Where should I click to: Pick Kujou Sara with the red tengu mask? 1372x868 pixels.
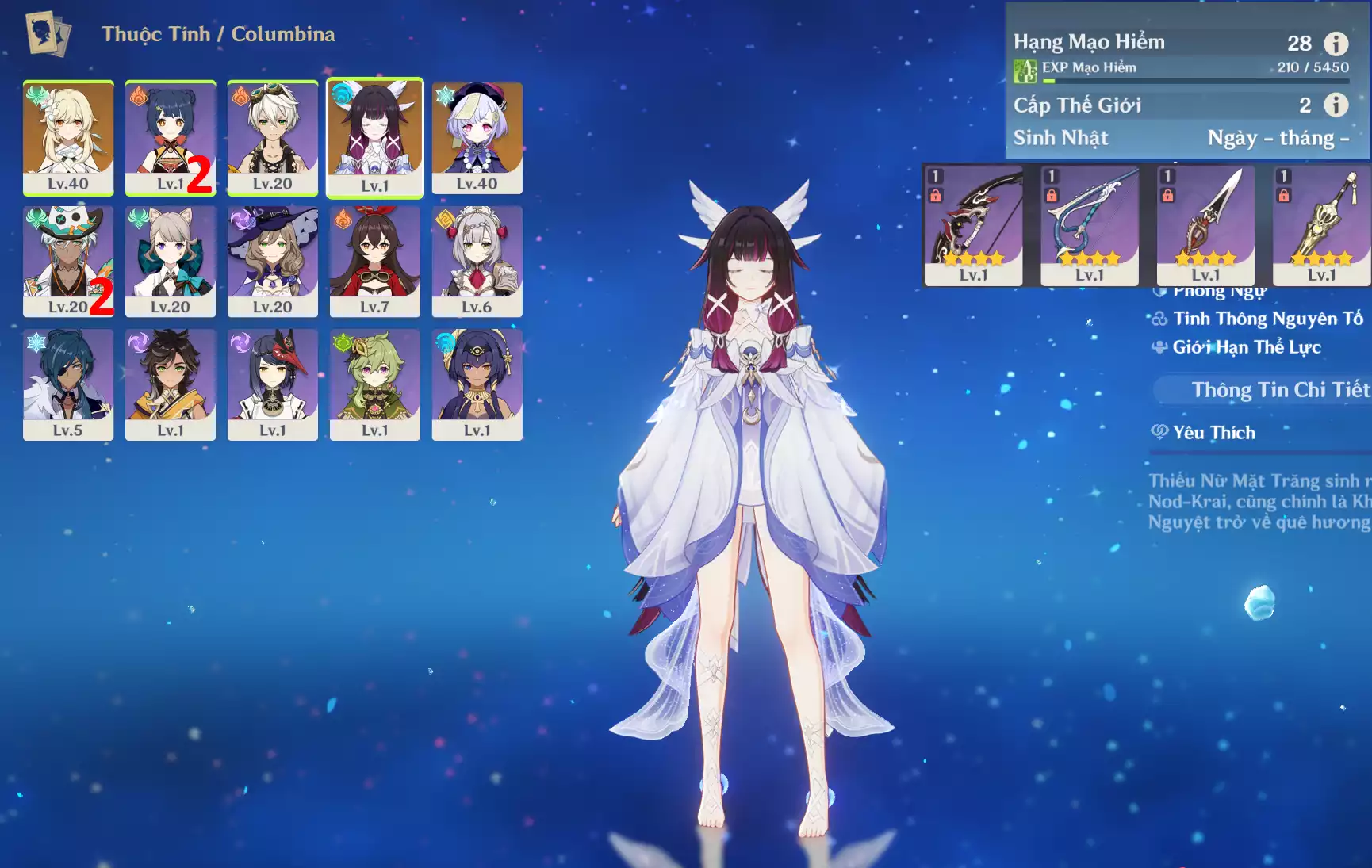click(272, 384)
